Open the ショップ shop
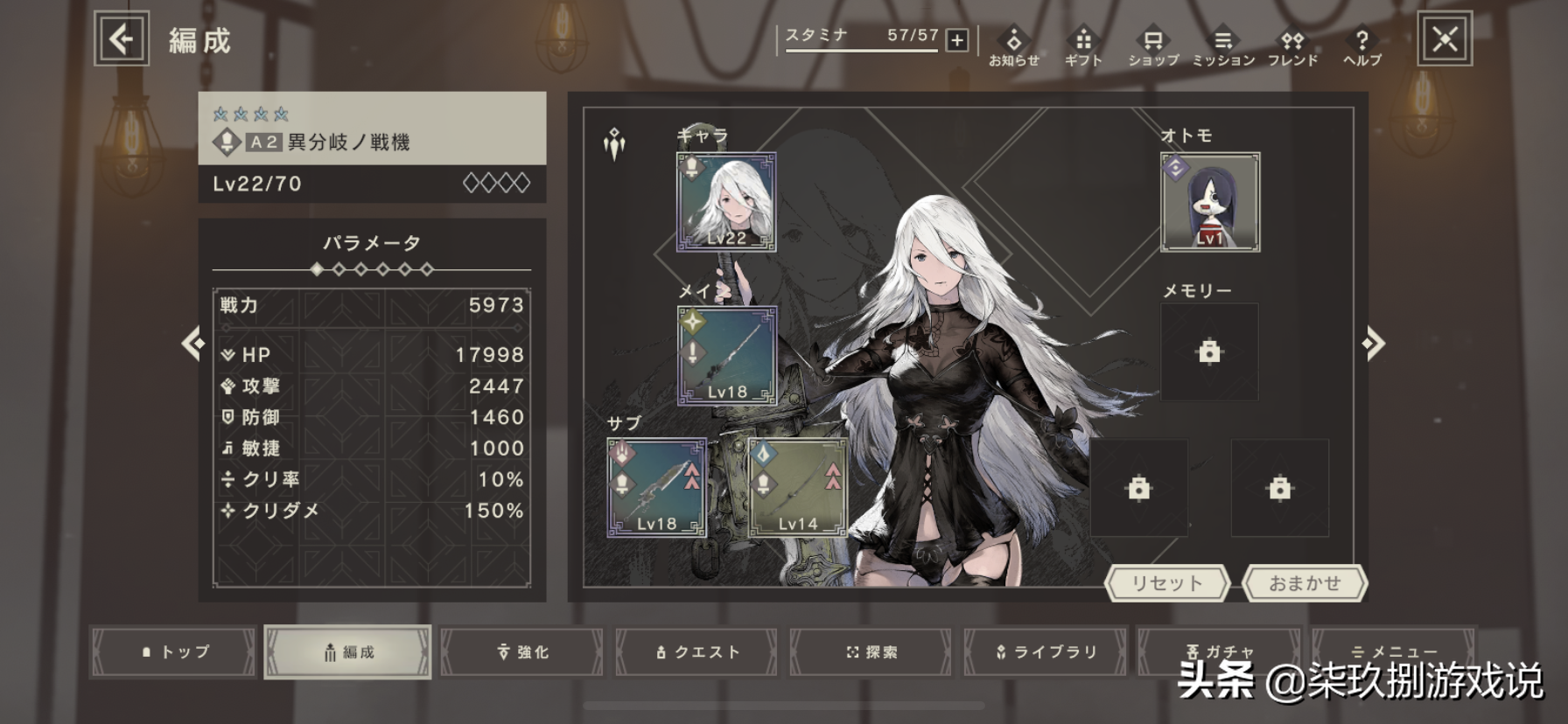Viewport: 1568px width, 724px height. tap(1153, 47)
